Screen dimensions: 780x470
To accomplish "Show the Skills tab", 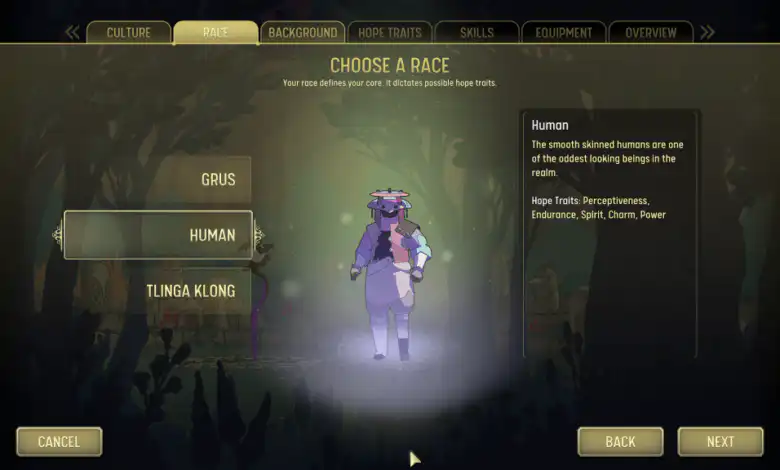I will (x=477, y=32).
